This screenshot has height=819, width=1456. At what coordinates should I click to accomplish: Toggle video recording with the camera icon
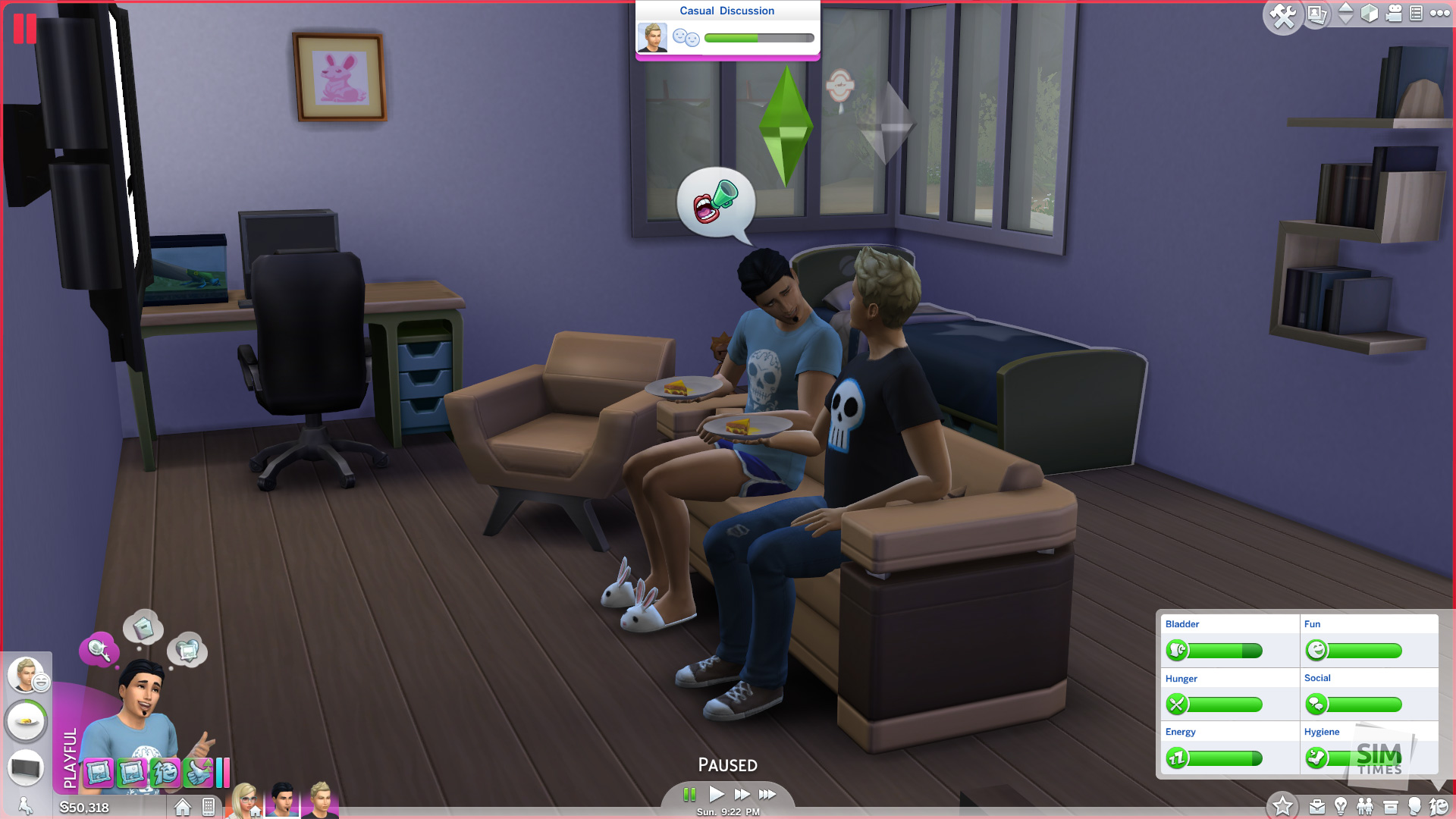pyautogui.click(x=1395, y=14)
